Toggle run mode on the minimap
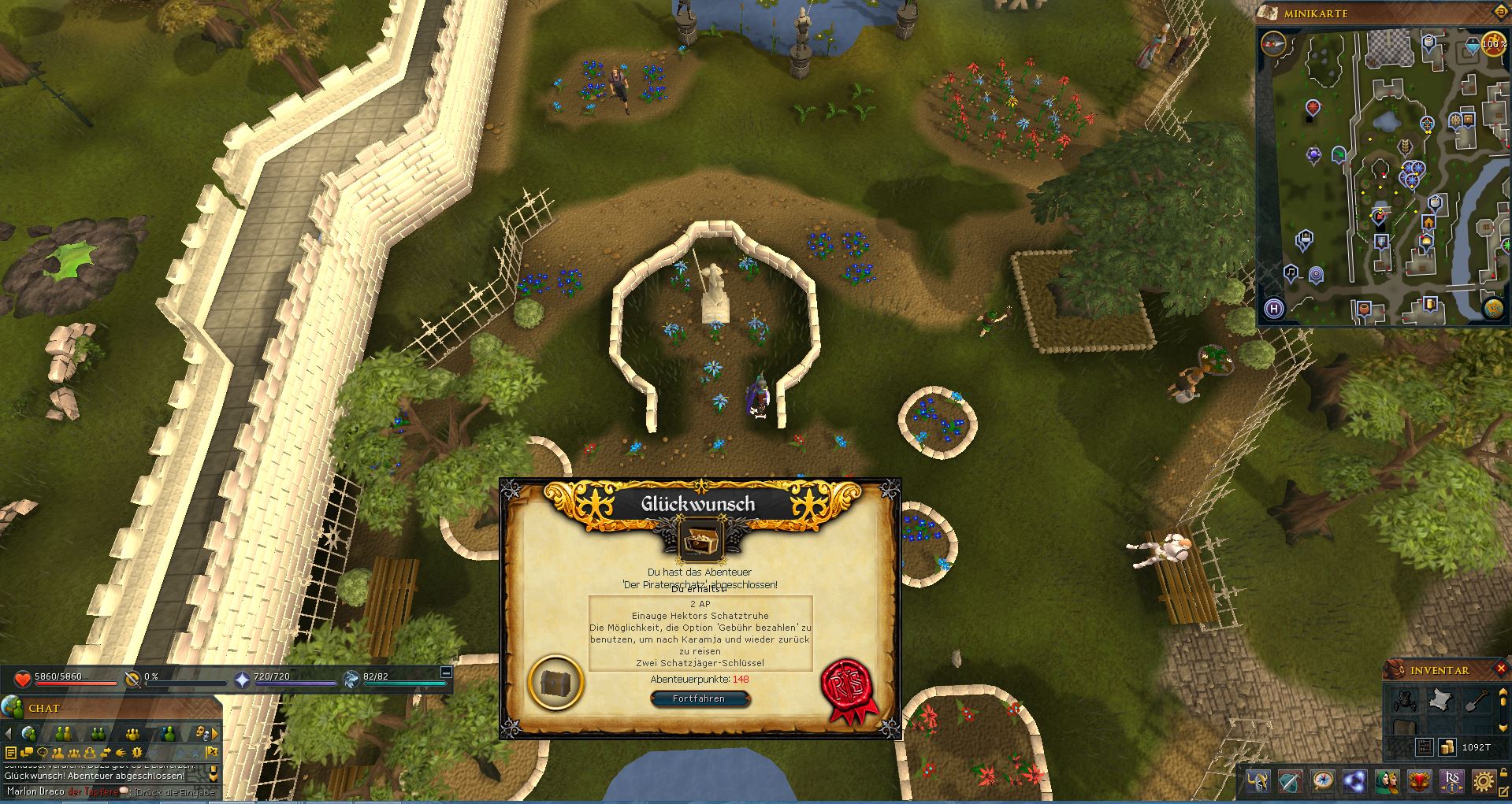This screenshot has height=804, width=1512. [x=1493, y=45]
